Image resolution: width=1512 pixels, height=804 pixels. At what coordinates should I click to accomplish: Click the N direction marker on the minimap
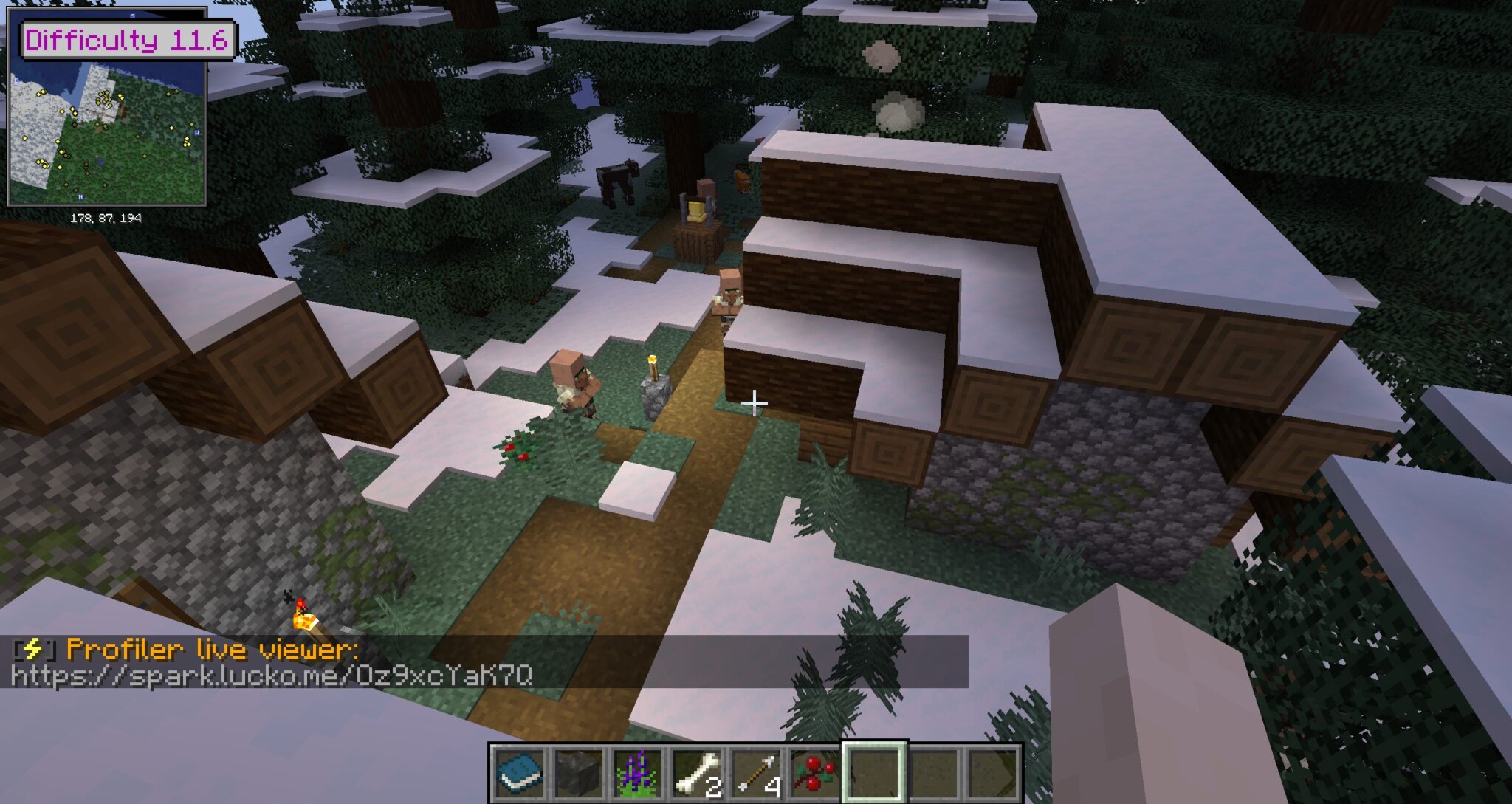pos(81,196)
